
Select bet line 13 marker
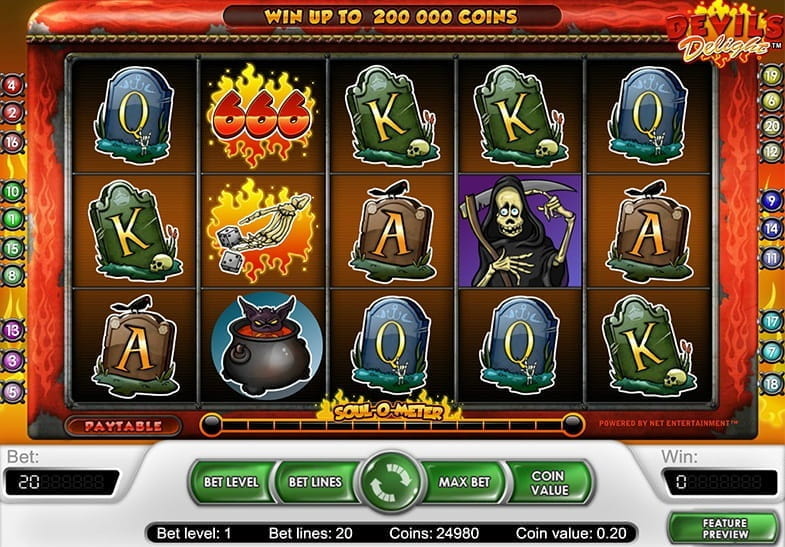coord(13,329)
